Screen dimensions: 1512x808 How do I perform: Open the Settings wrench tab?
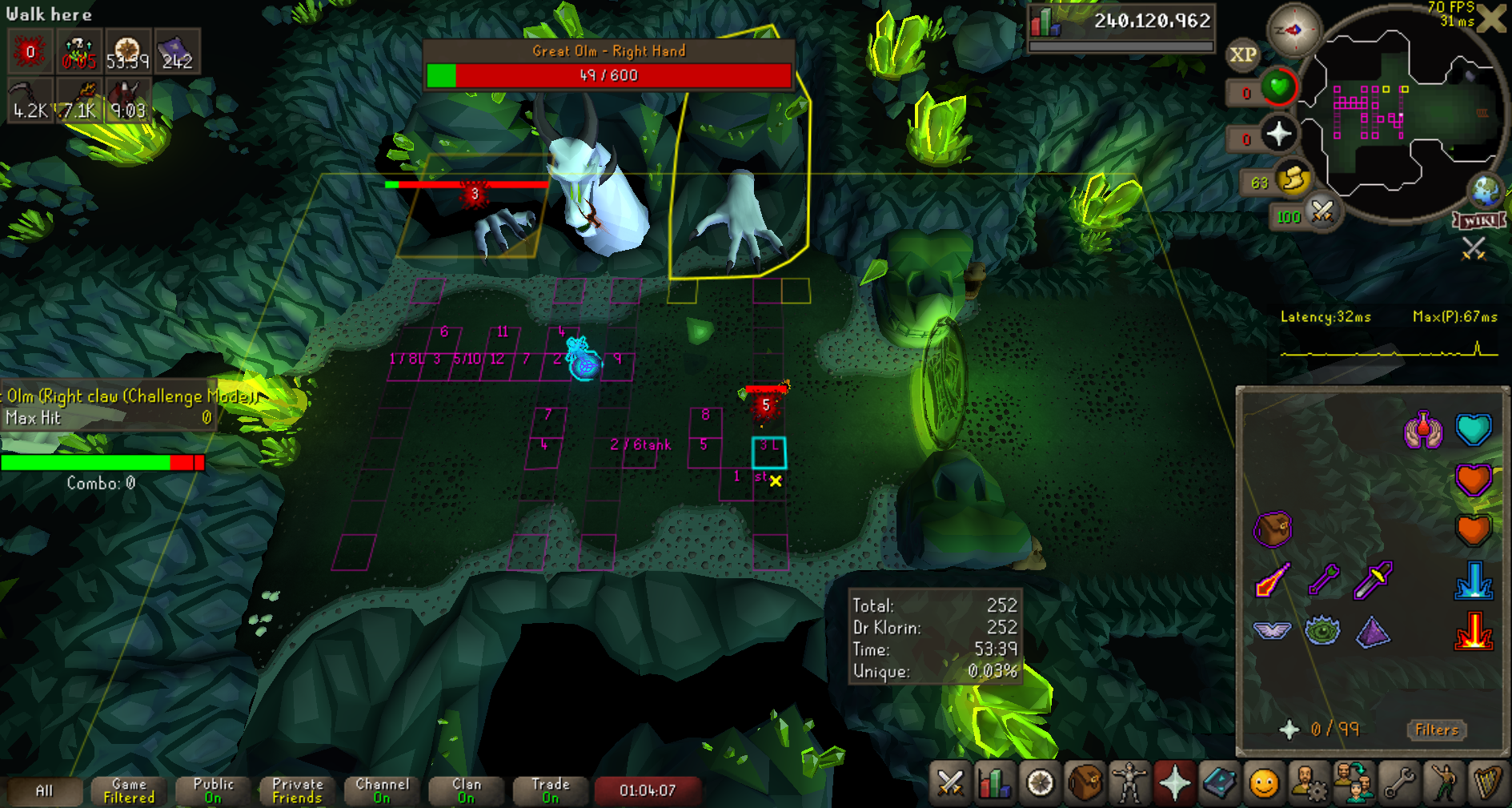(x=1398, y=782)
